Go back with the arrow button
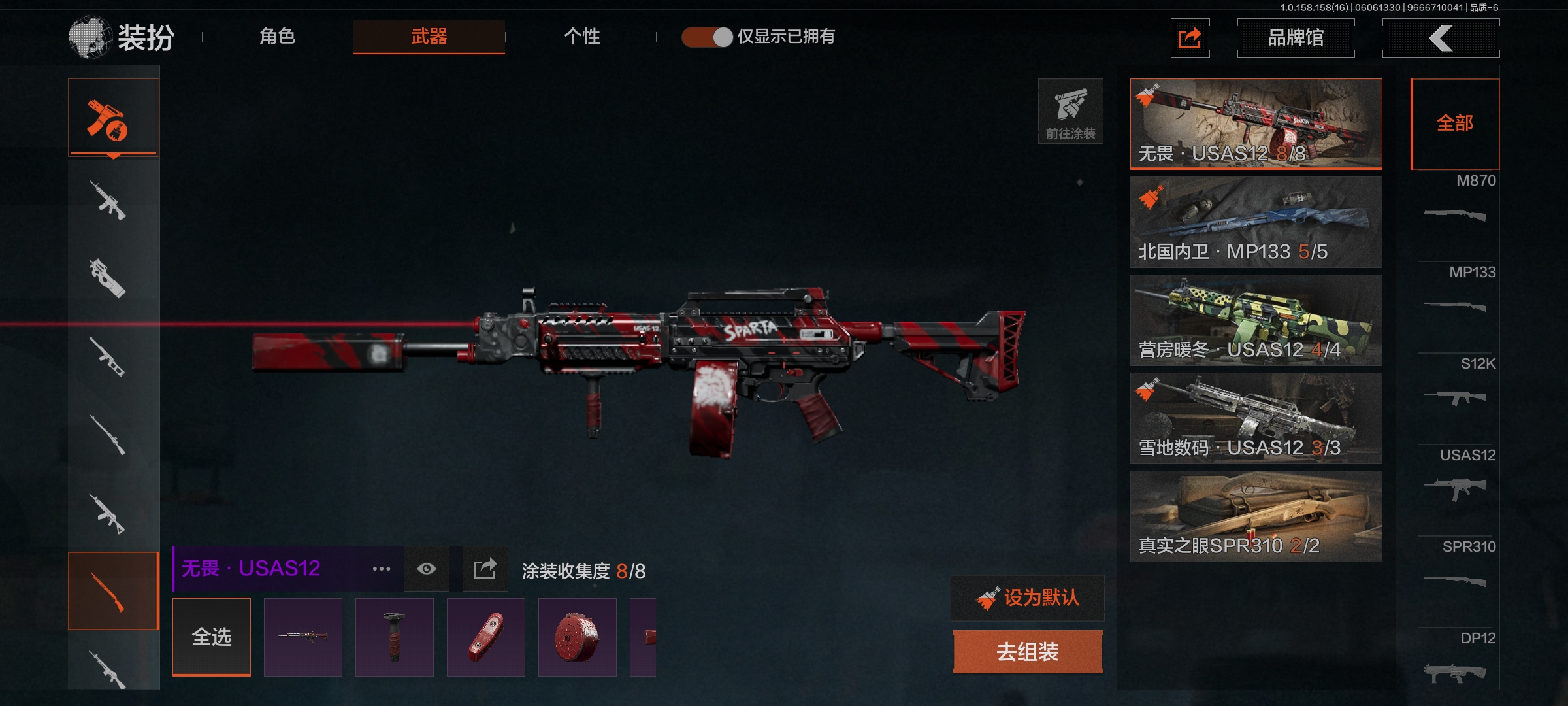Image resolution: width=1568 pixels, height=706 pixels. tap(1441, 38)
